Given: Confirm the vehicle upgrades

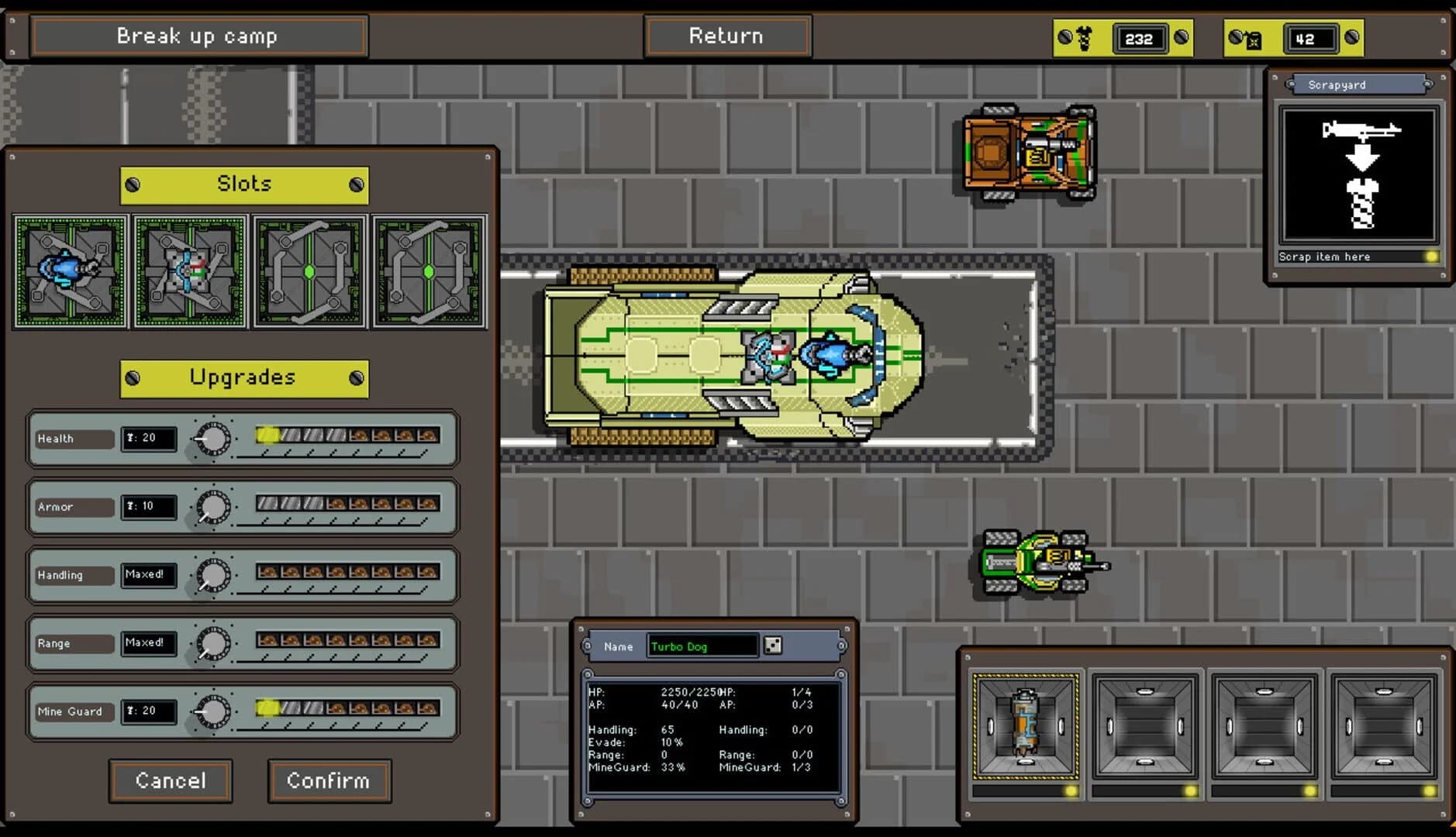Looking at the screenshot, I should (x=329, y=781).
